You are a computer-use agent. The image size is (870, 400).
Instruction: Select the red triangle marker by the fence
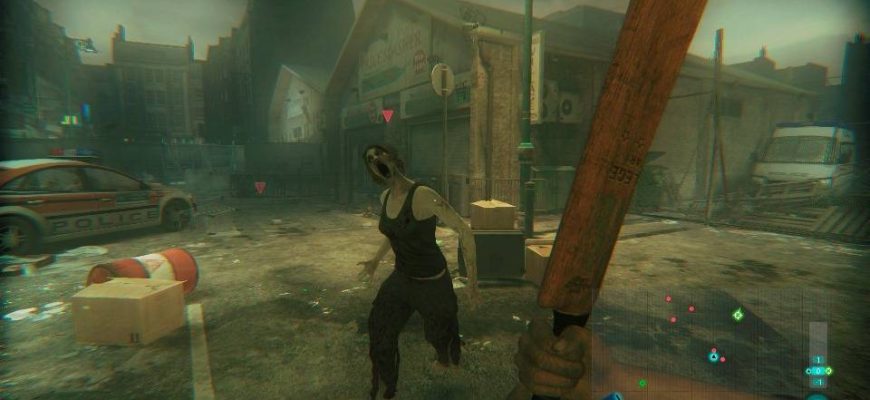click(x=260, y=187)
